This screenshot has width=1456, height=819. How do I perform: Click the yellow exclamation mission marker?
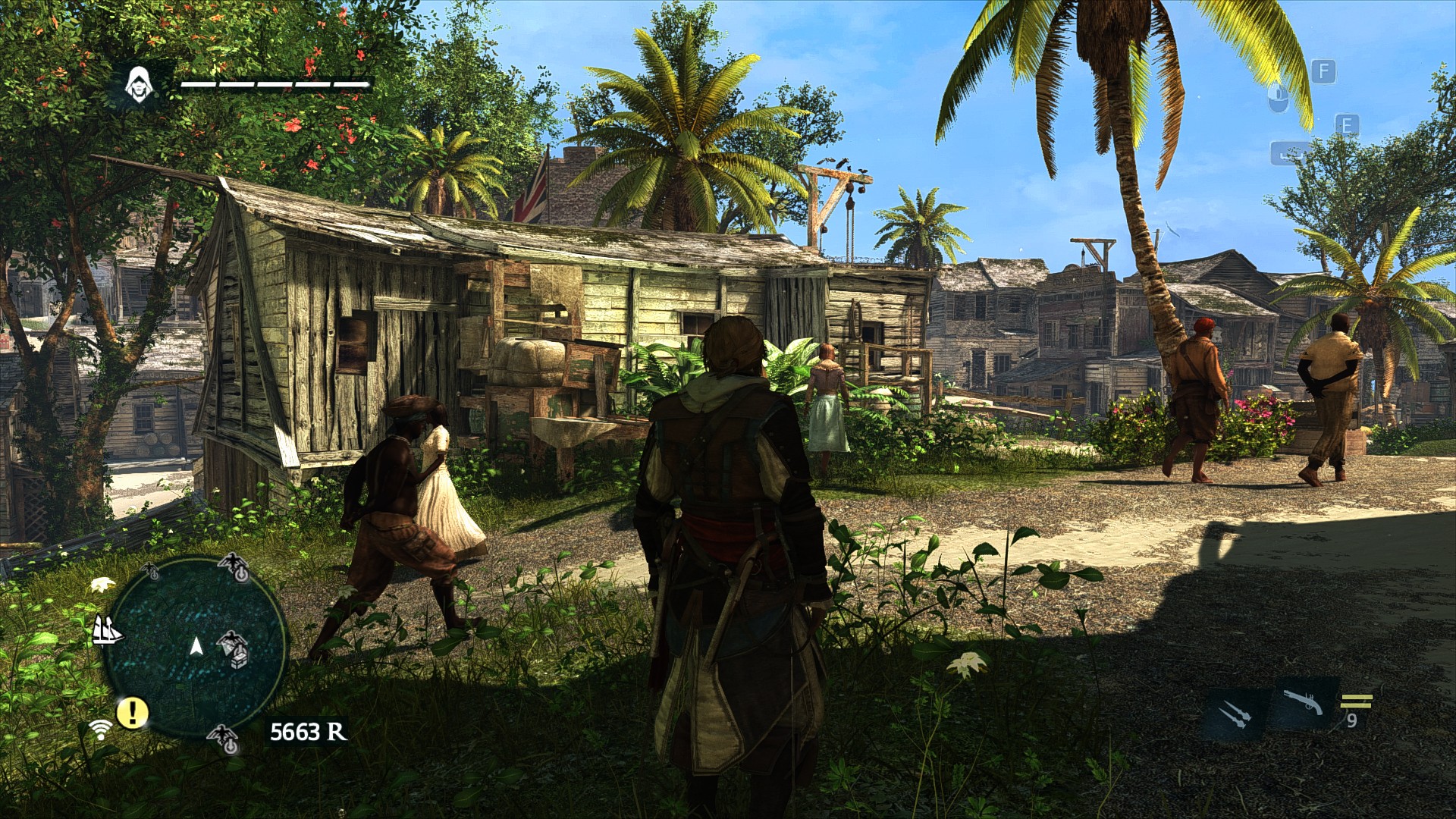click(133, 712)
